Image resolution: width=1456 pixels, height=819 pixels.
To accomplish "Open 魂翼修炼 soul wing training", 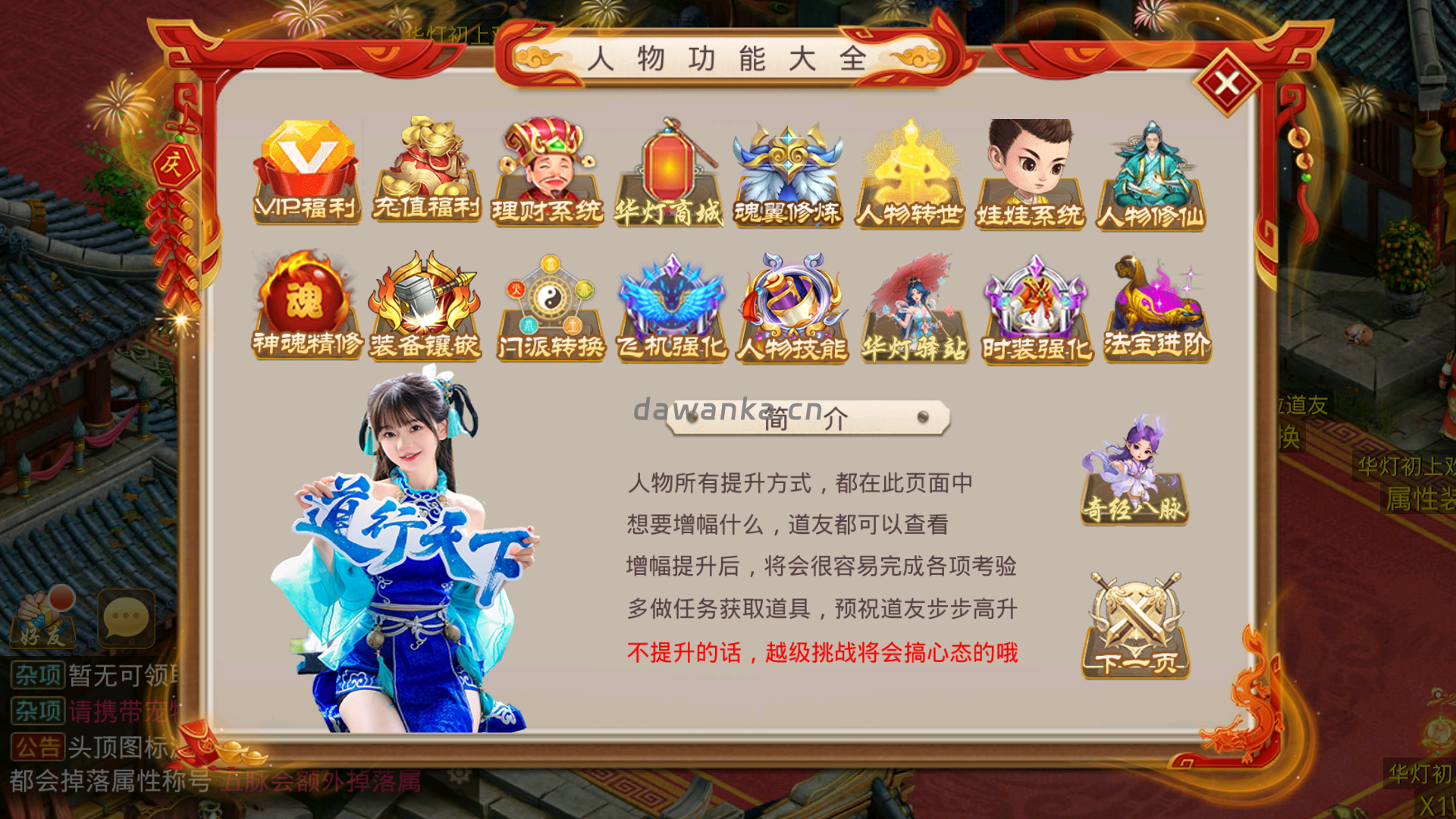I will click(x=790, y=171).
